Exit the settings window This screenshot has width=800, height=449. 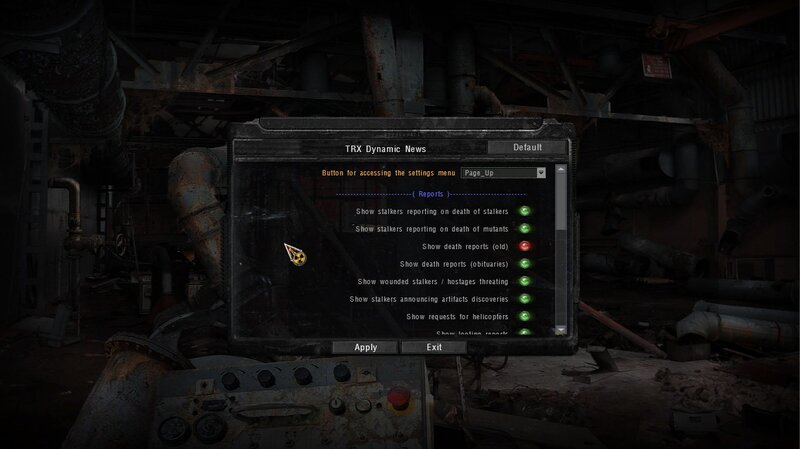click(x=434, y=347)
